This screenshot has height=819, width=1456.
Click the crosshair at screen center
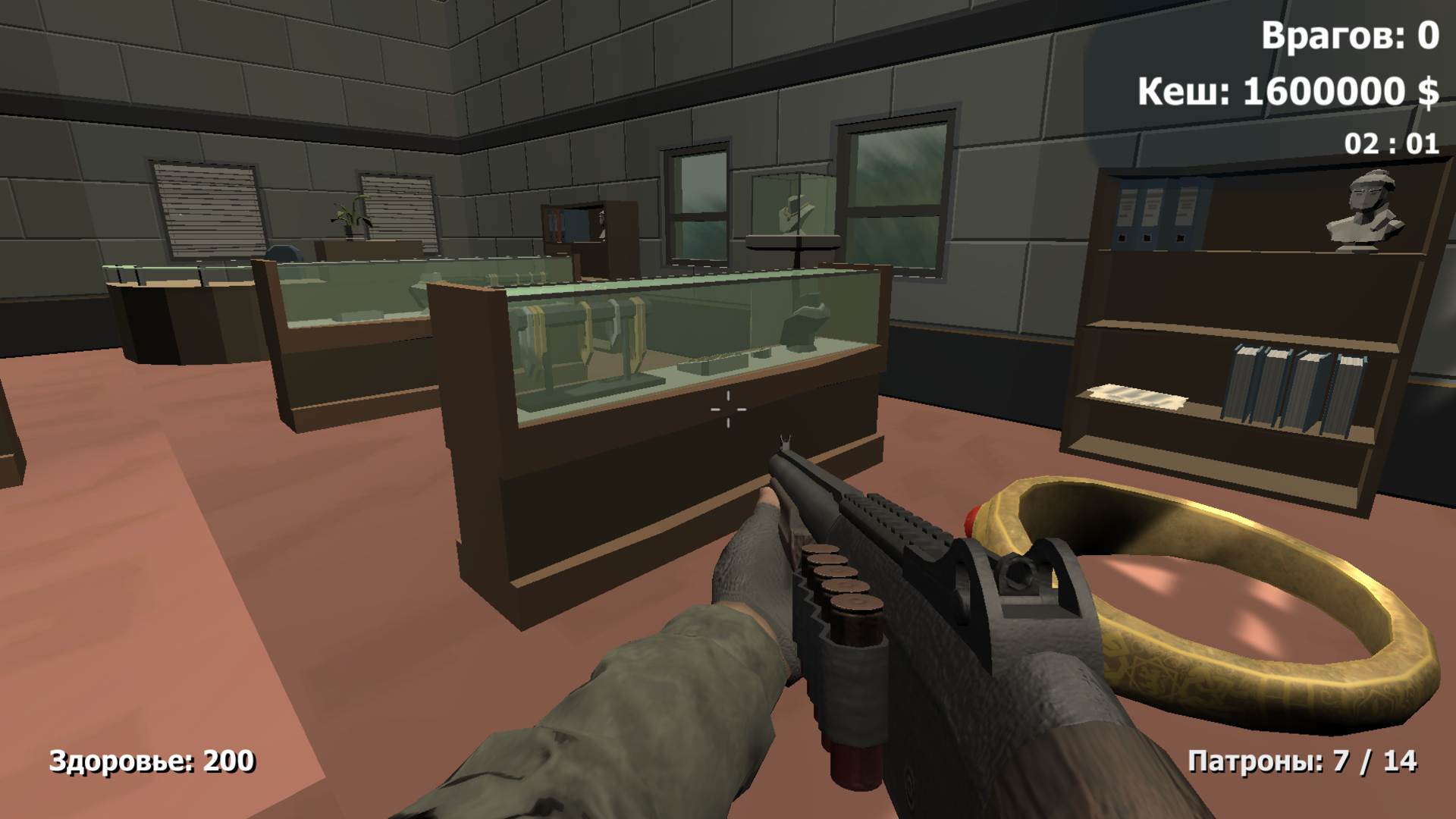[726, 409]
